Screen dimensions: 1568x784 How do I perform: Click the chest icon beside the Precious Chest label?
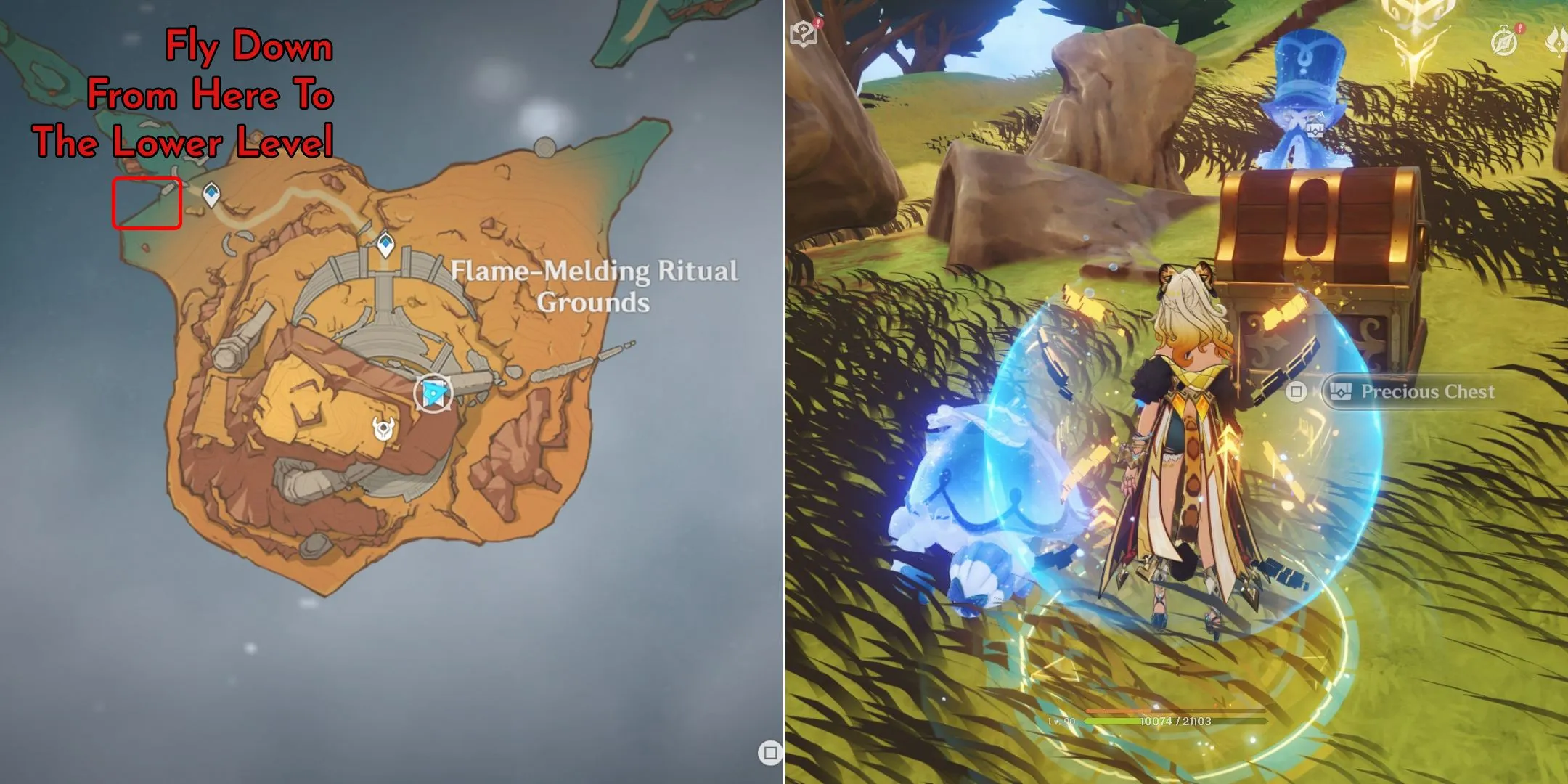point(1341,391)
